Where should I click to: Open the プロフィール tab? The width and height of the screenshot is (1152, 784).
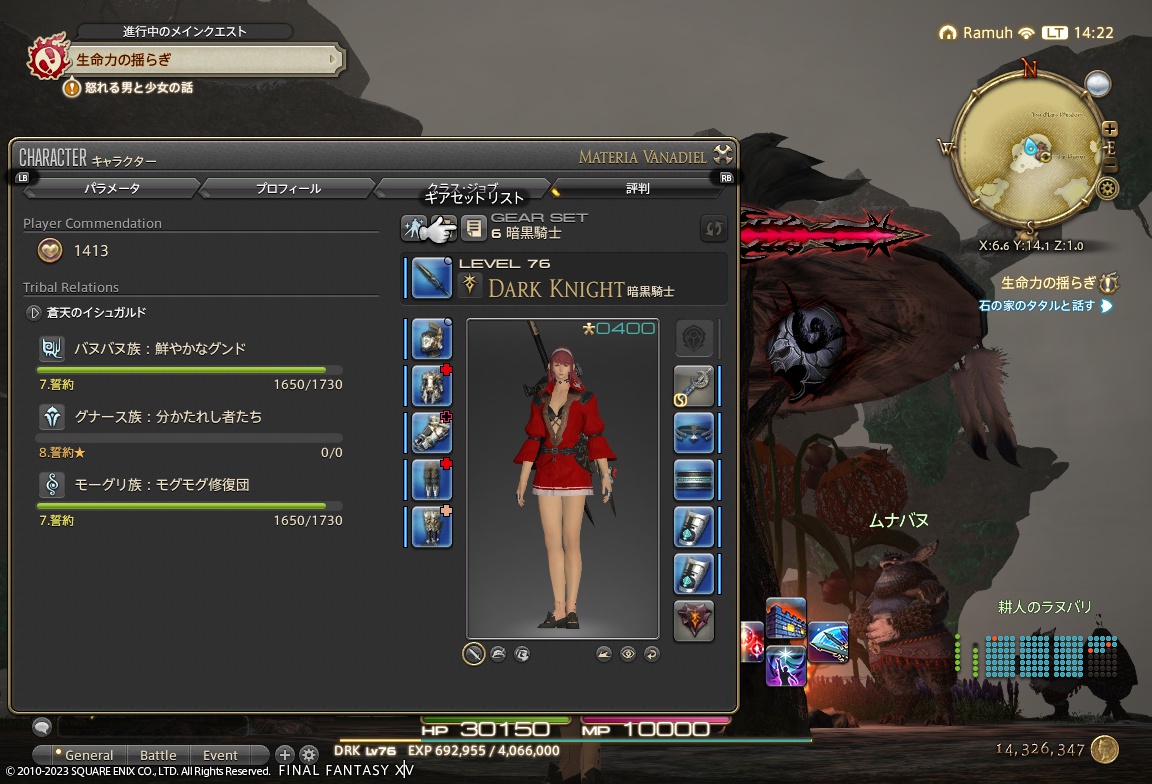(288, 188)
